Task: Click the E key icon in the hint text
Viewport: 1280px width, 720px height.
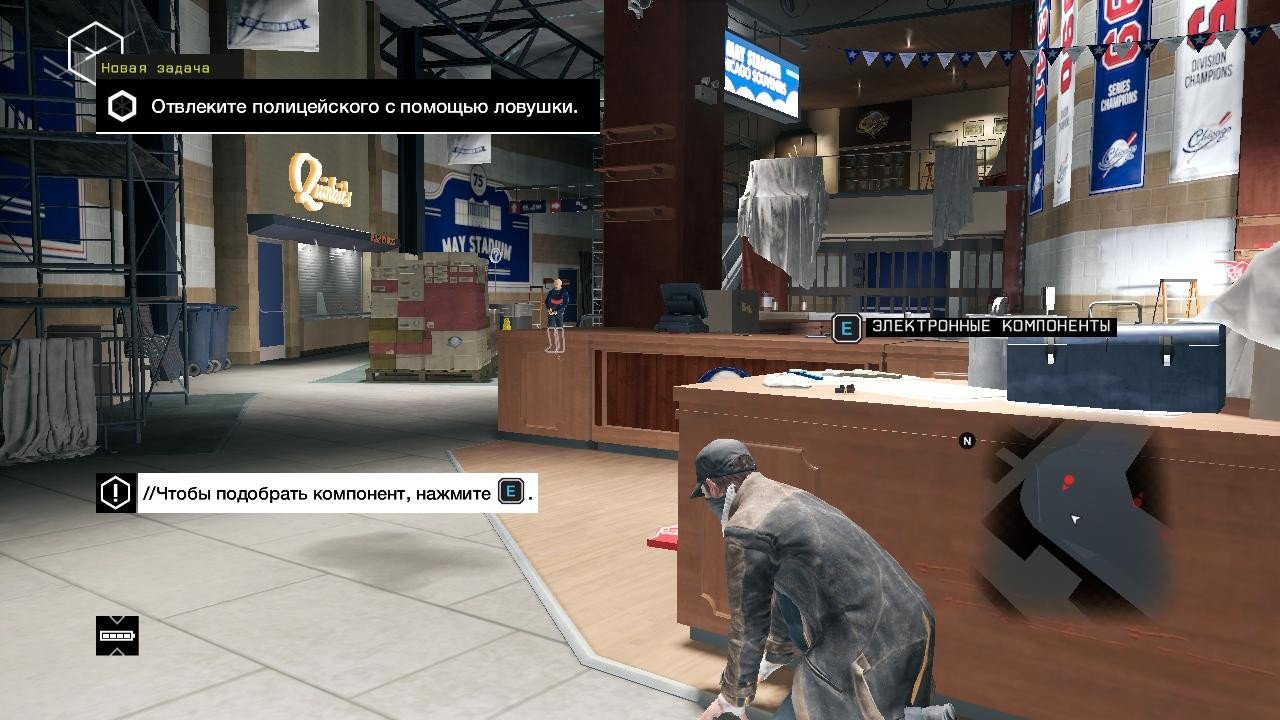Action: [x=509, y=492]
